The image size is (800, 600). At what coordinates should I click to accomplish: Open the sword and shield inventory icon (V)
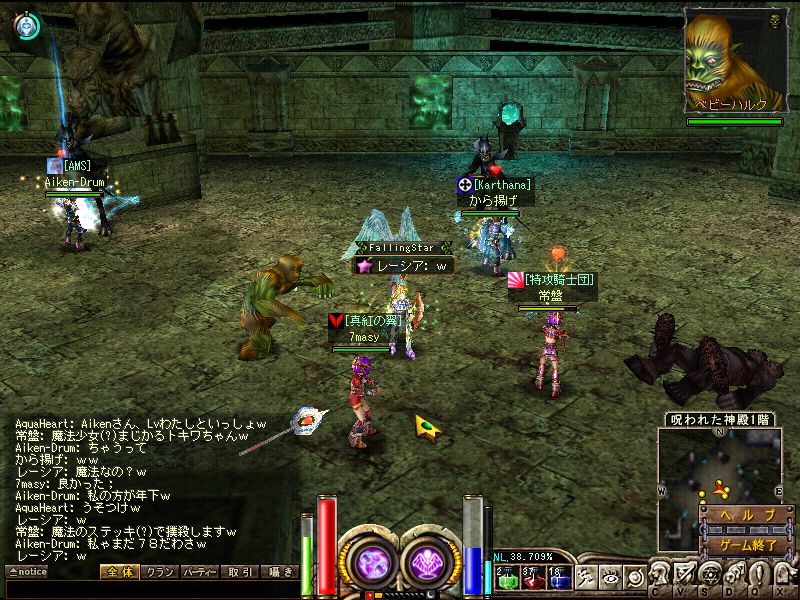[685, 573]
